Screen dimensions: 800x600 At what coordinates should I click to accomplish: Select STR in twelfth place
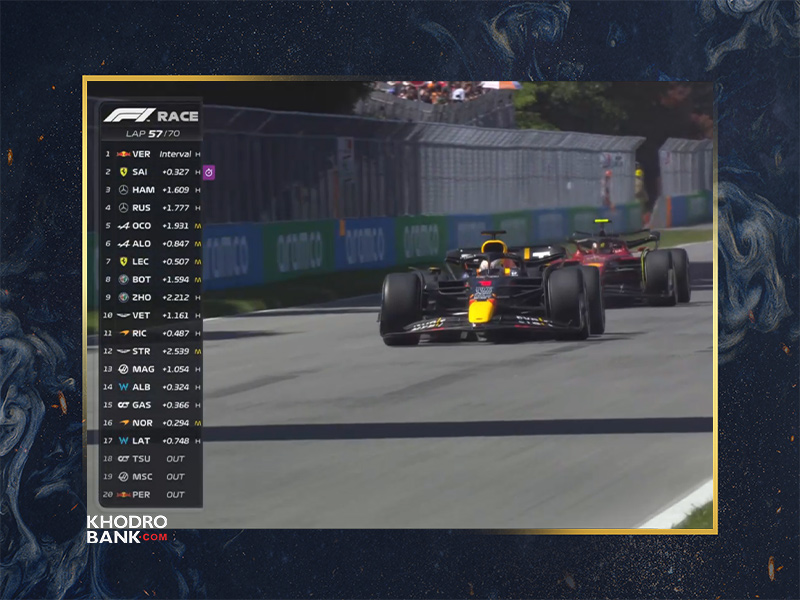pos(152,351)
